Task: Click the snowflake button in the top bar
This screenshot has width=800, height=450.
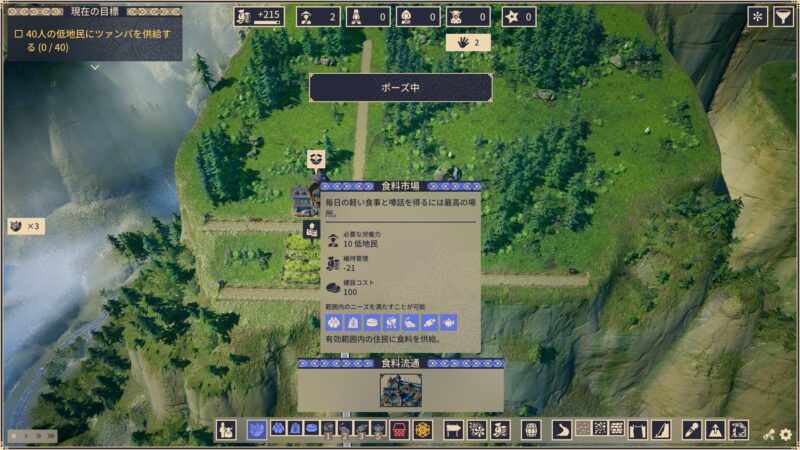Action: pos(758,17)
